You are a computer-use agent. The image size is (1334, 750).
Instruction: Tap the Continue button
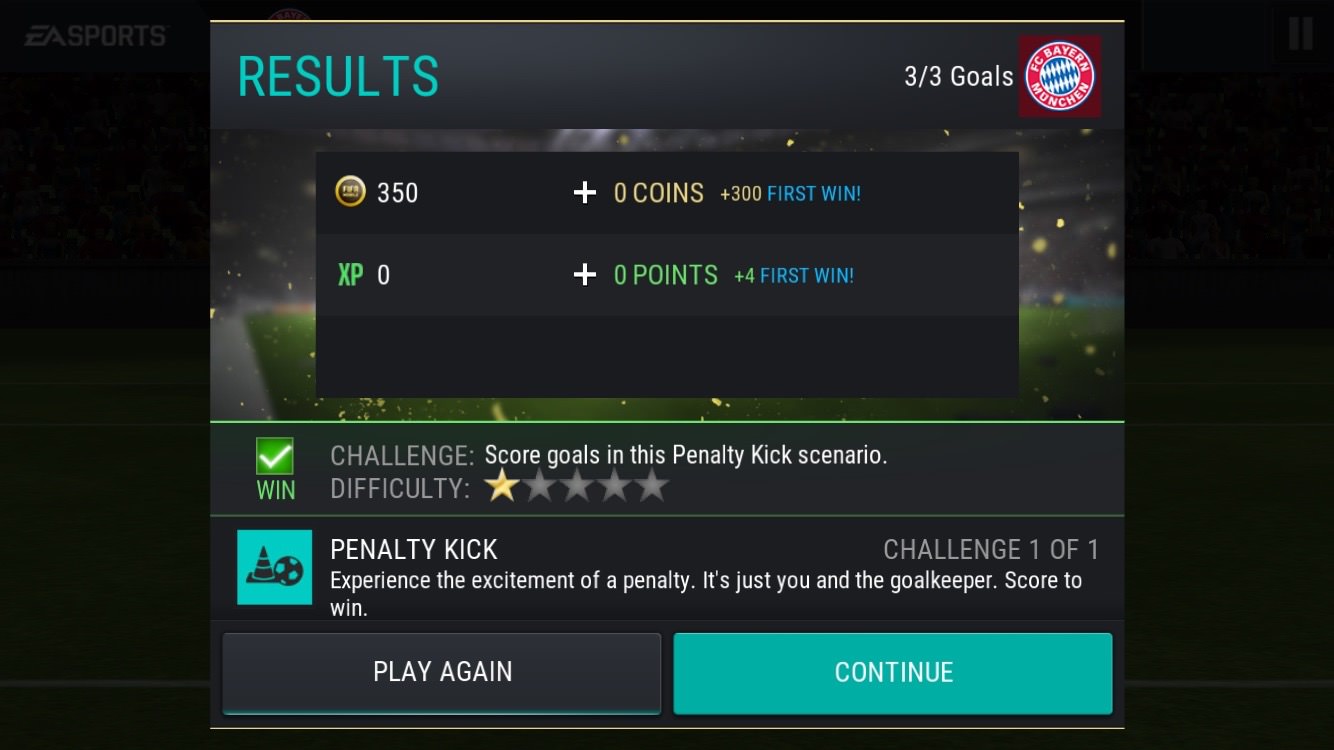[892, 672]
